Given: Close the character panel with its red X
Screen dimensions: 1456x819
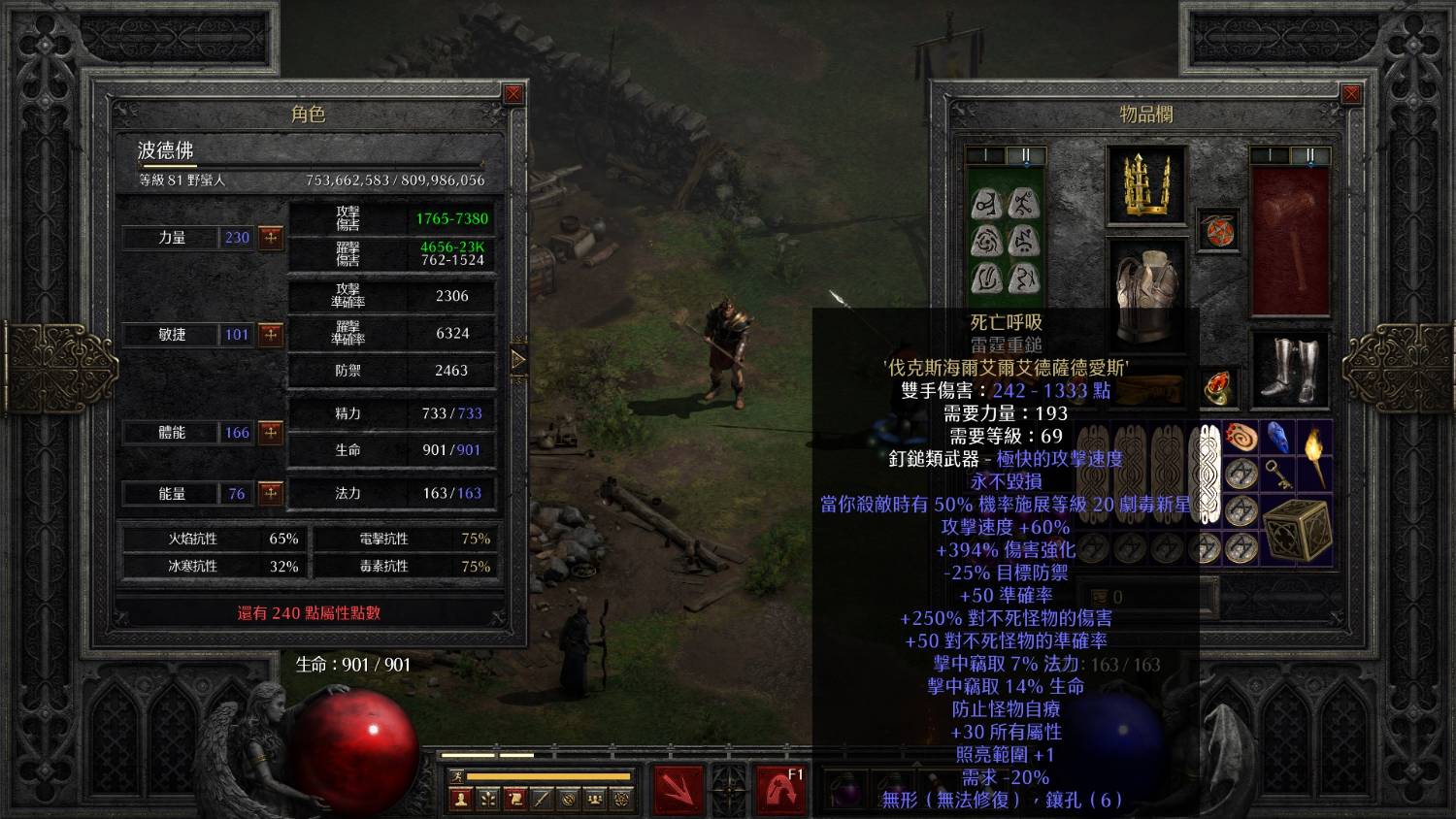Looking at the screenshot, I should (514, 93).
